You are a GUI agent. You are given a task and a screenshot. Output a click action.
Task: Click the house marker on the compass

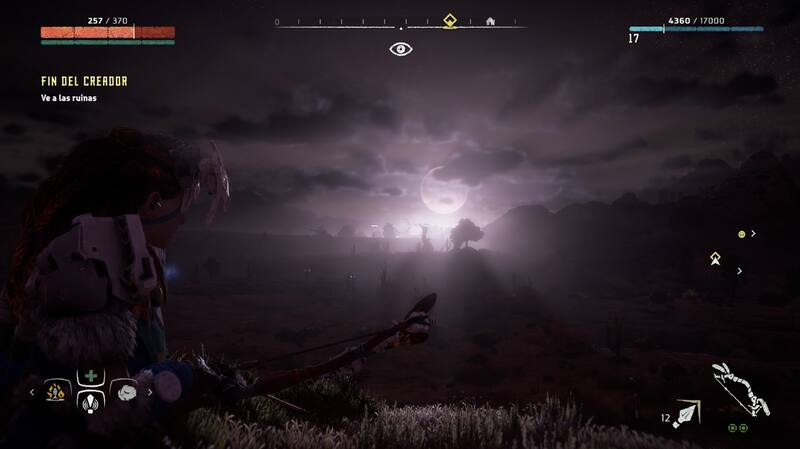coord(490,20)
